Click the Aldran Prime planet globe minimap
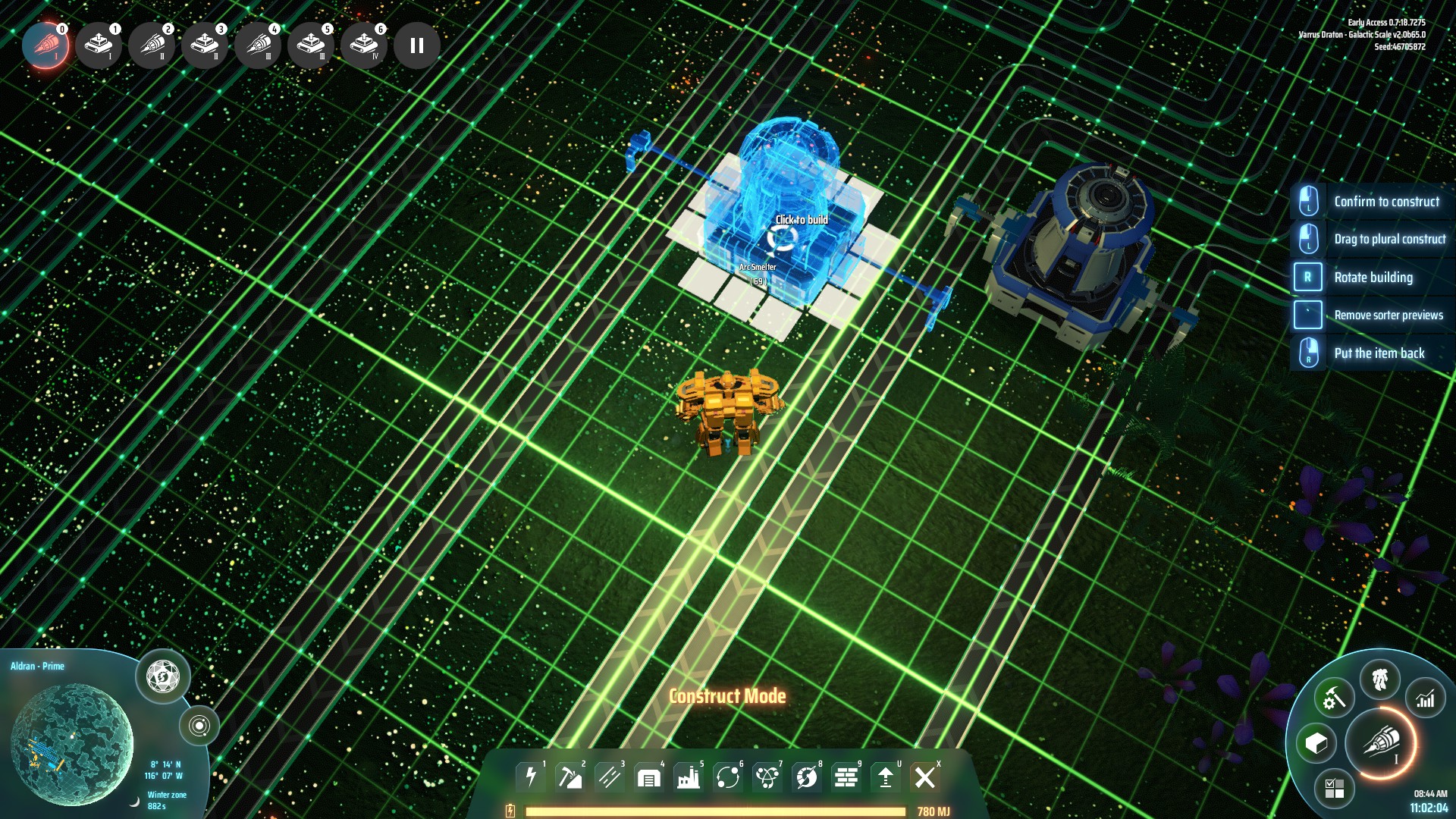The width and height of the screenshot is (1456, 819). [72, 743]
